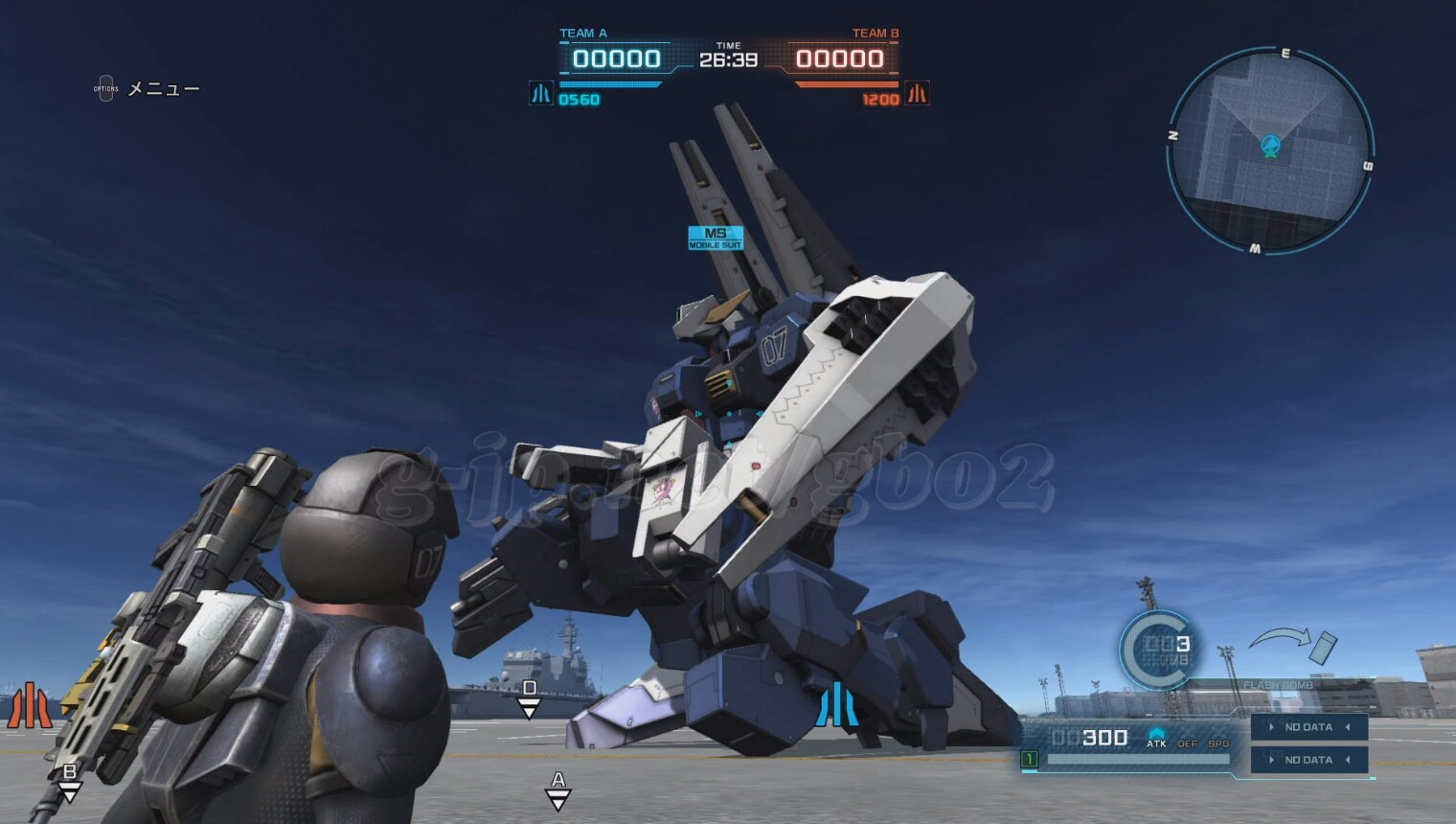Viewport: 1456px width, 824px height.
Task: Click the blue player arrow on minimap
Action: point(1270,146)
